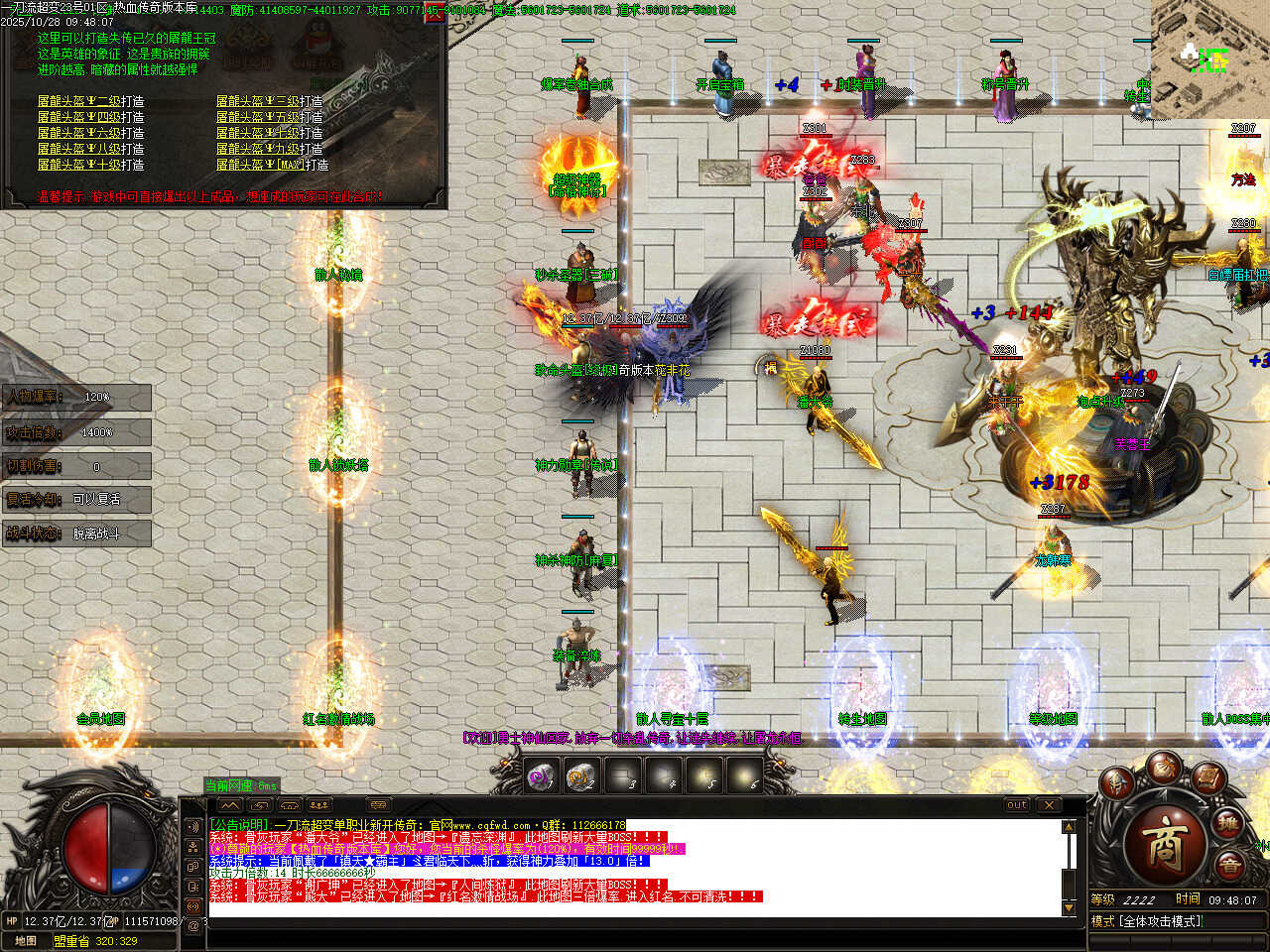Image resolution: width=1270 pixels, height=952 pixels.
Task: Open the stall 摊 button
Action: pyautogui.click(x=1229, y=824)
